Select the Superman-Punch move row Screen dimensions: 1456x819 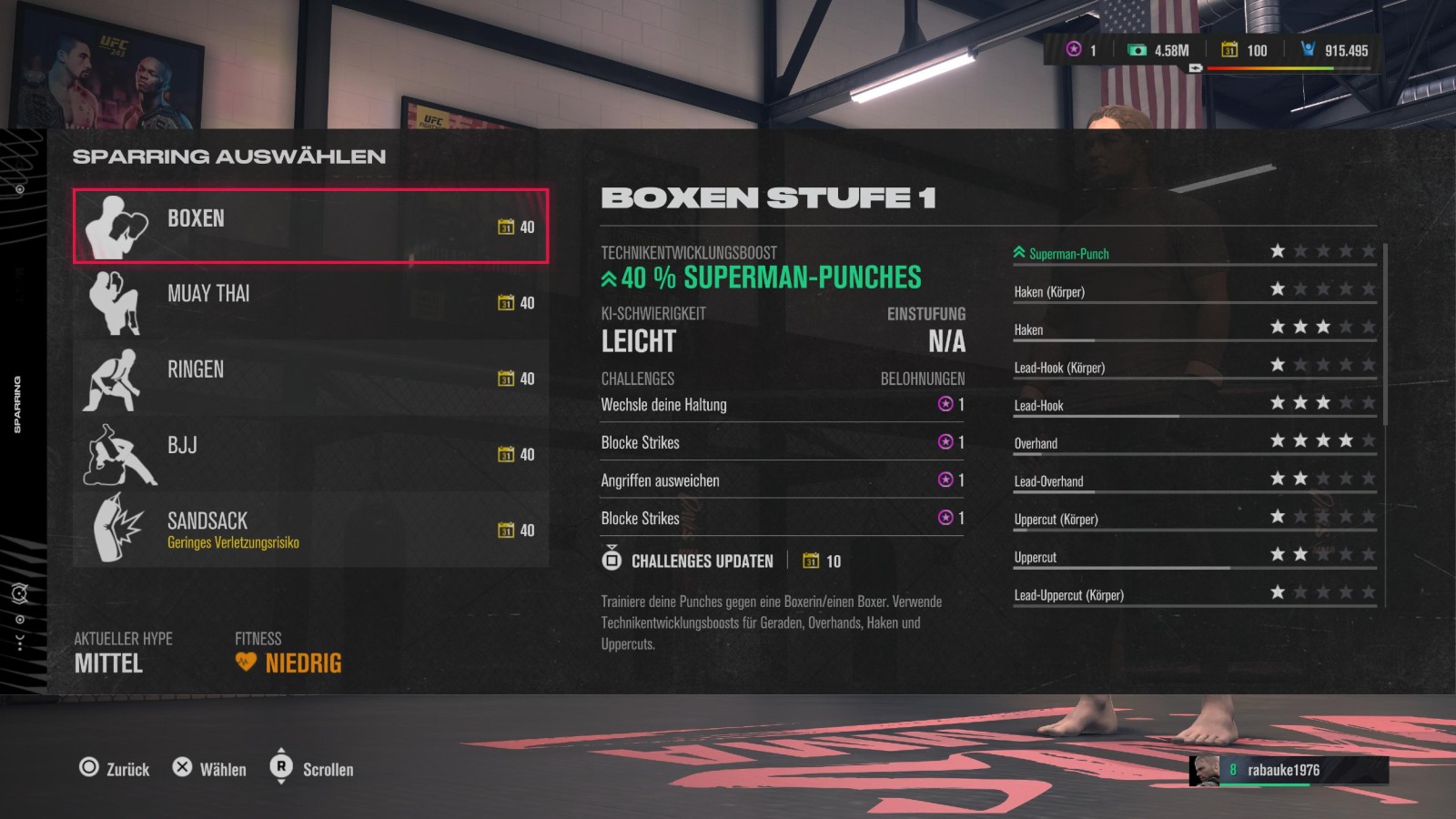point(1194,253)
